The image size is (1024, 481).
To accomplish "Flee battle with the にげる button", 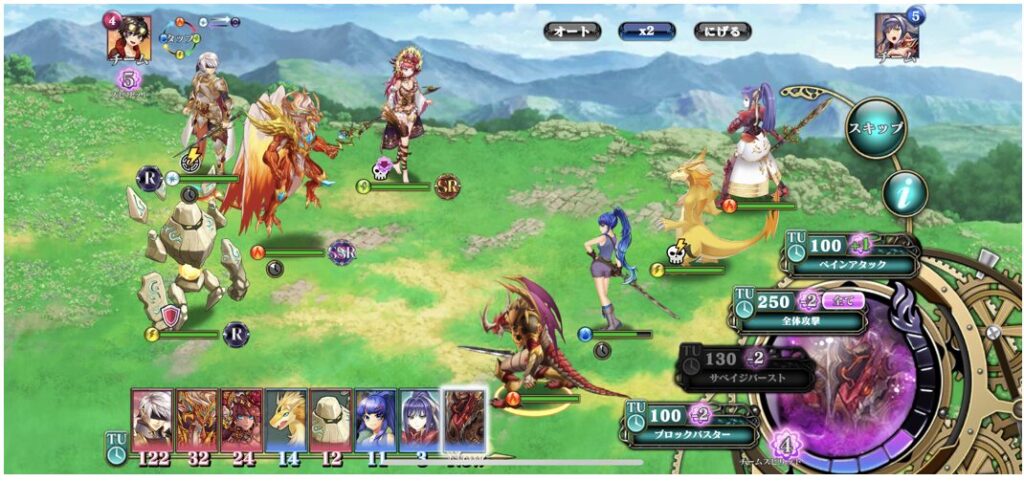I will click(x=721, y=32).
